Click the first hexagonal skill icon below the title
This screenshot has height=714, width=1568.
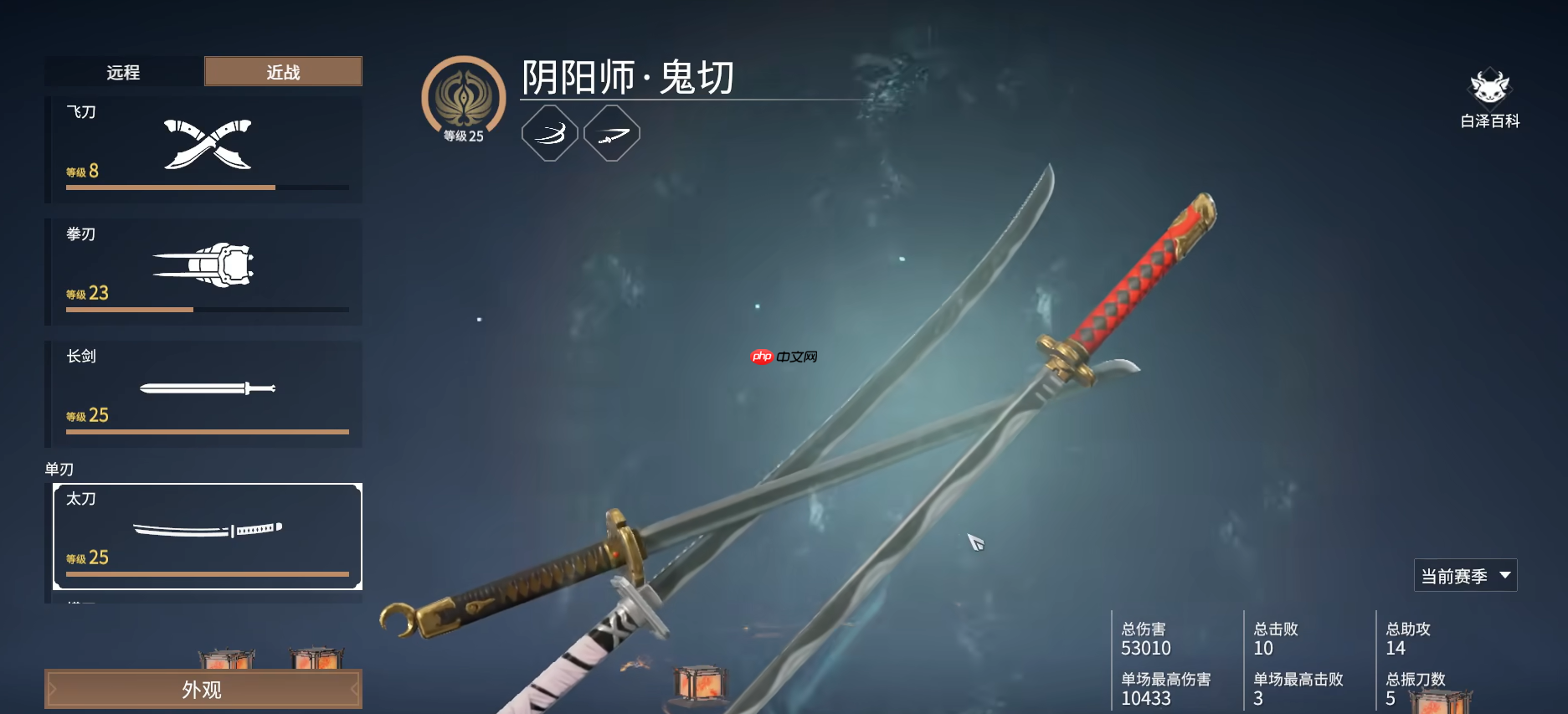point(549,132)
